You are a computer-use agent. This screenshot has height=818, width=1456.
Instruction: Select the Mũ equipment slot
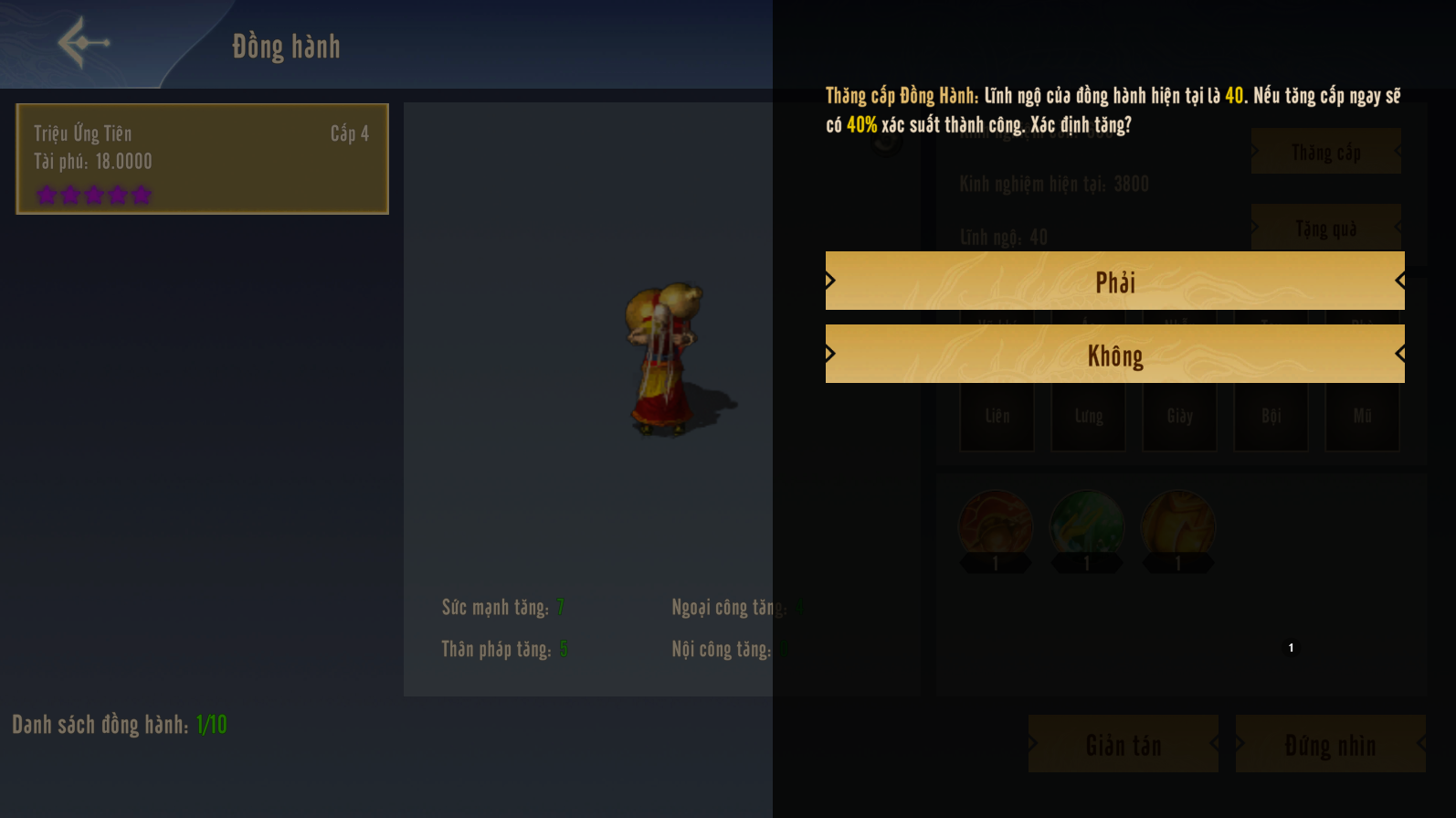point(1362,417)
